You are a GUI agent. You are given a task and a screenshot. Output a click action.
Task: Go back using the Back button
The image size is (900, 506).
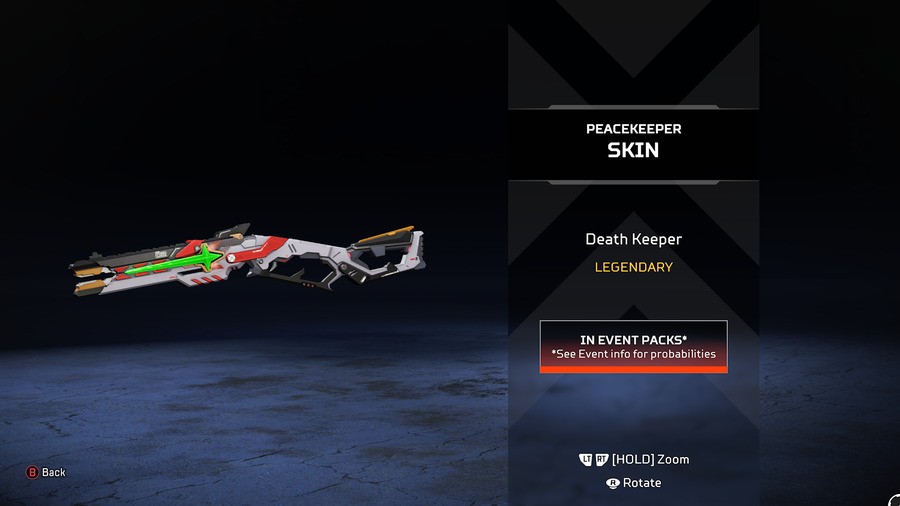click(46, 472)
